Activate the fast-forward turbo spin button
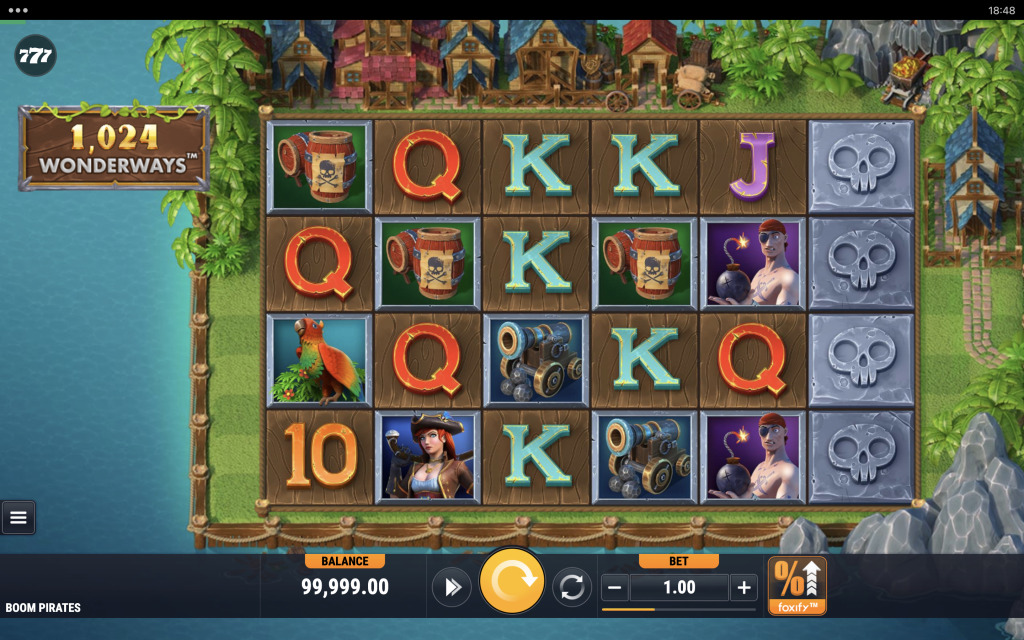Image resolution: width=1024 pixels, height=640 pixels. pos(451,587)
